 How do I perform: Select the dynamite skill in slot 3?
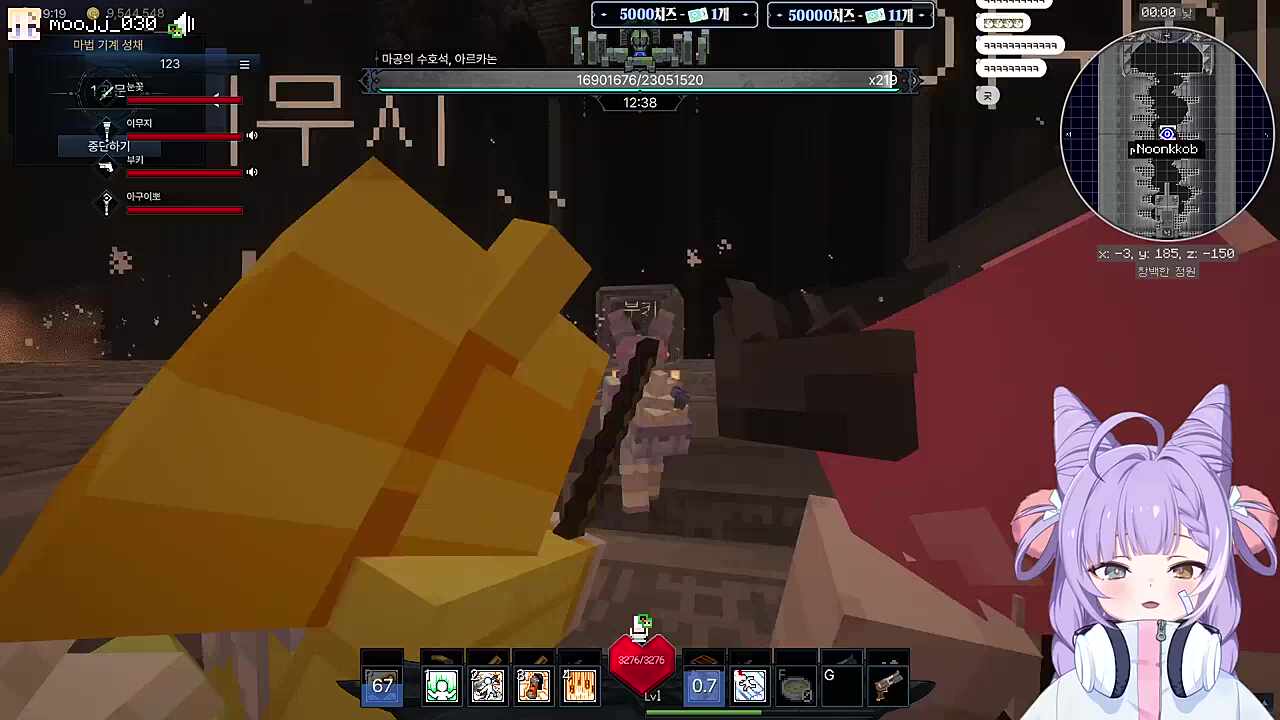pos(533,685)
